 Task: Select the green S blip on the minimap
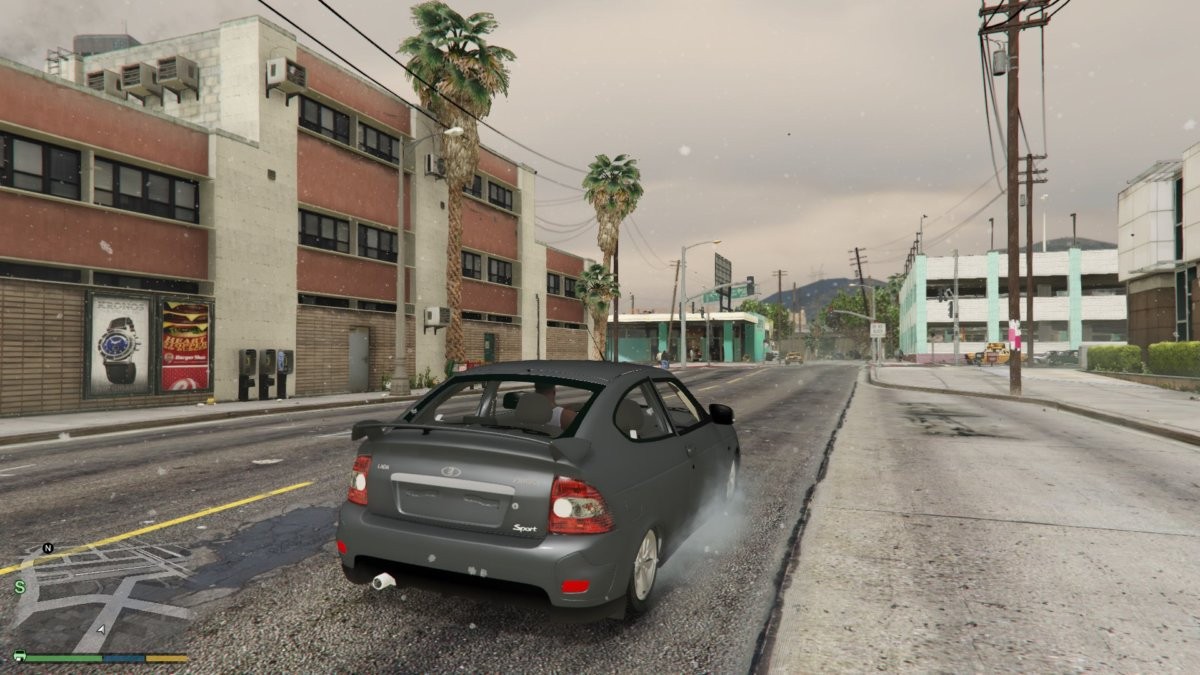coord(20,587)
